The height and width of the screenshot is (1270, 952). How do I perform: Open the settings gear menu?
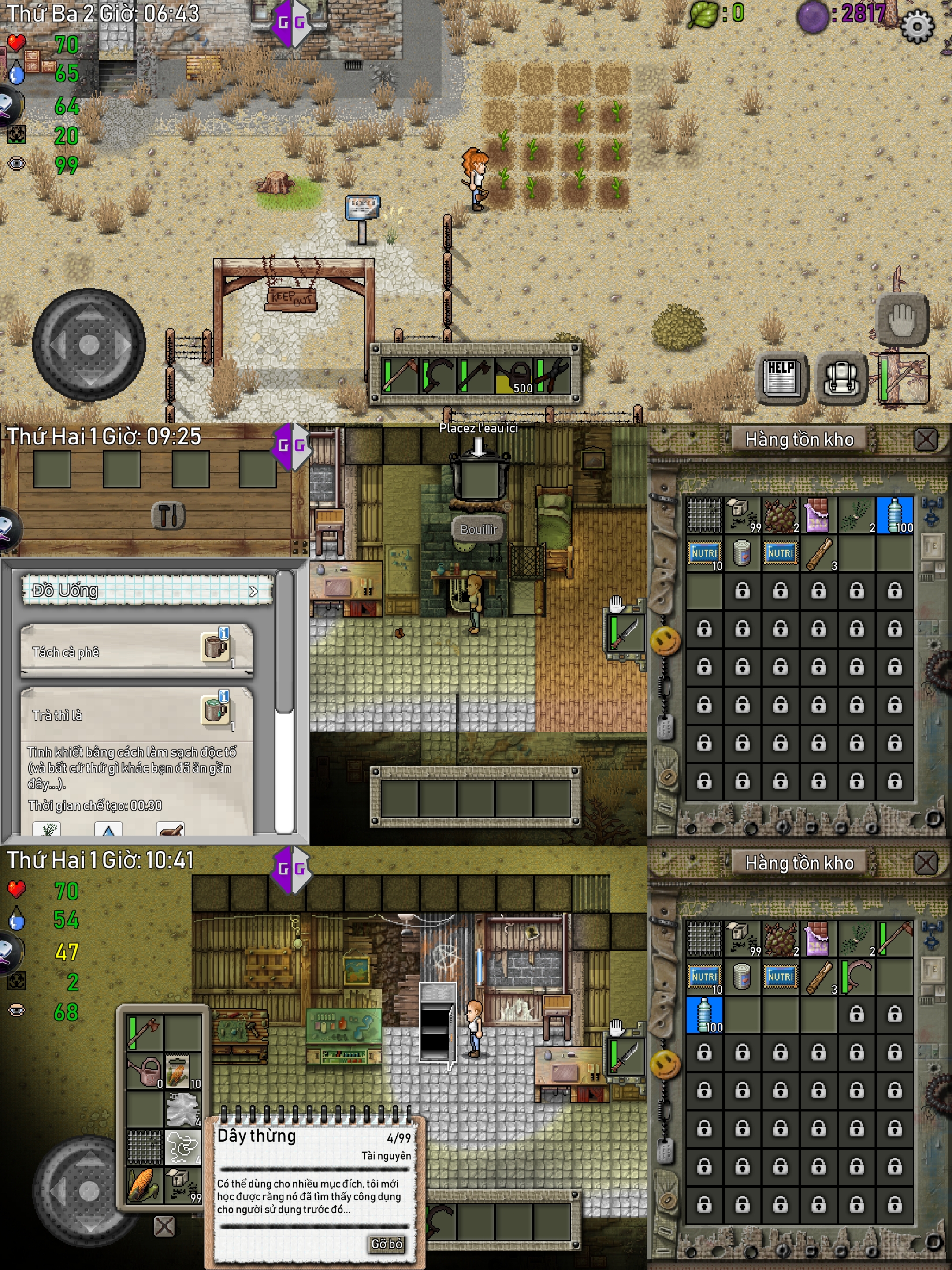916,26
